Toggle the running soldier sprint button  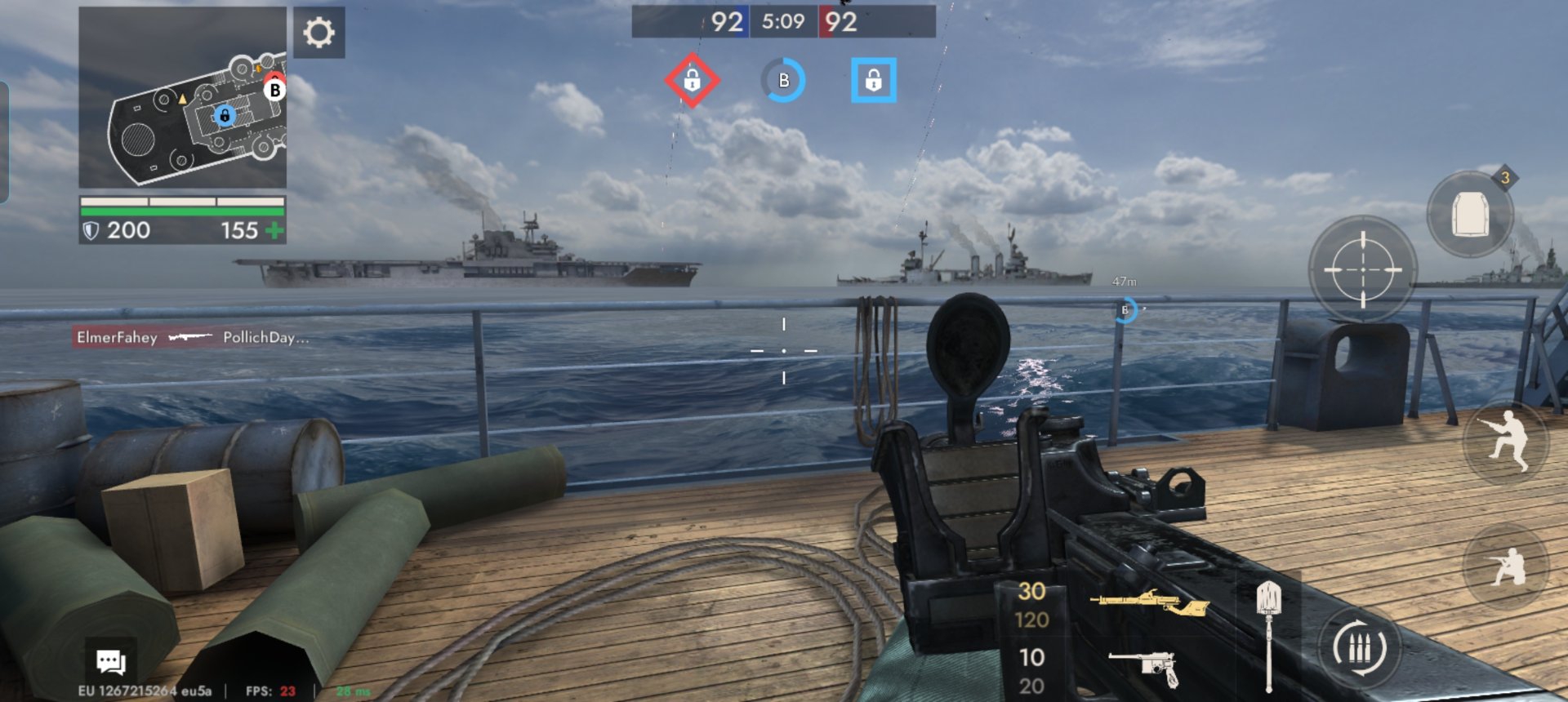[x=1506, y=442]
